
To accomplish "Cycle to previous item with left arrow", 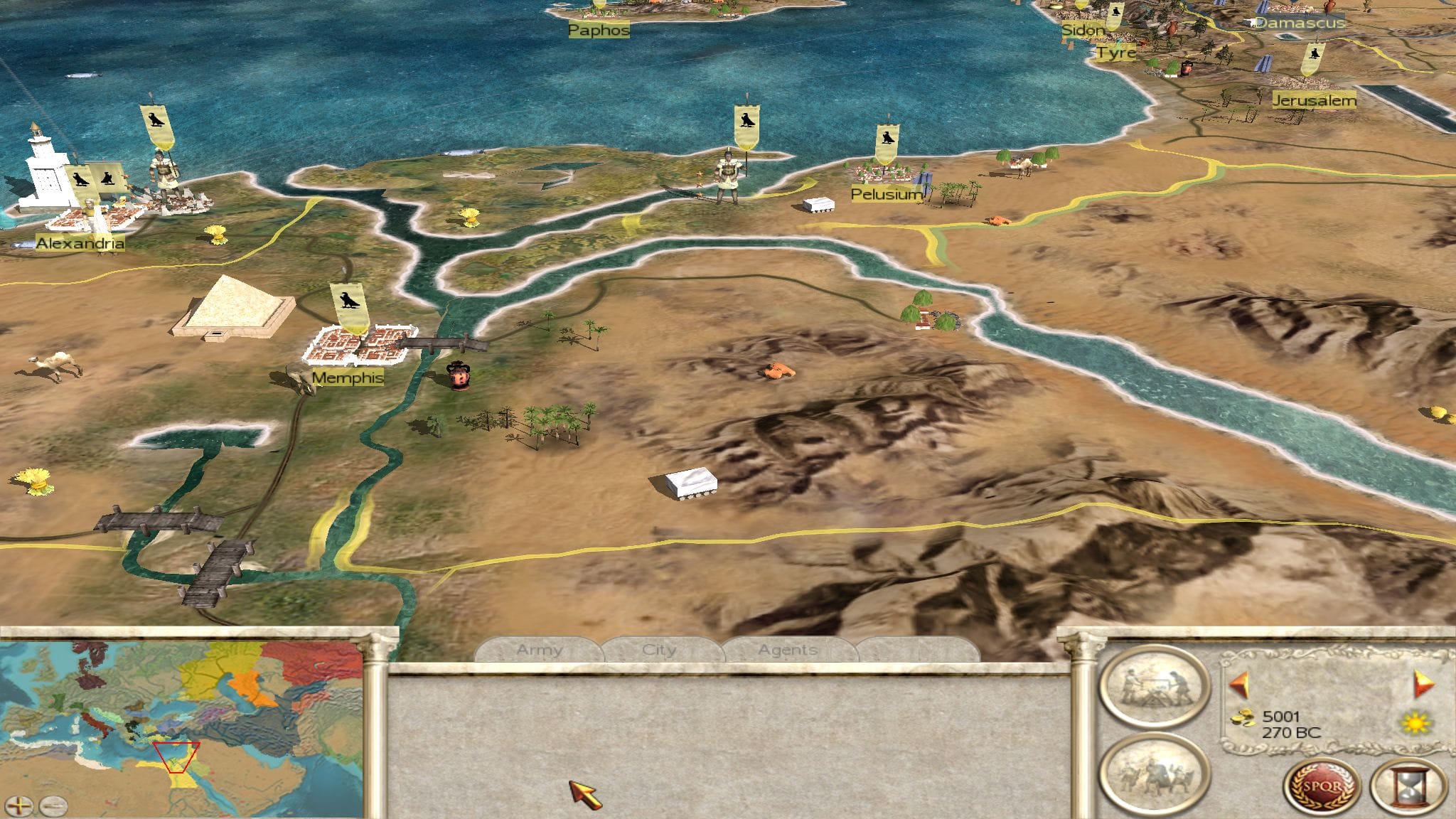I will (1238, 685).
